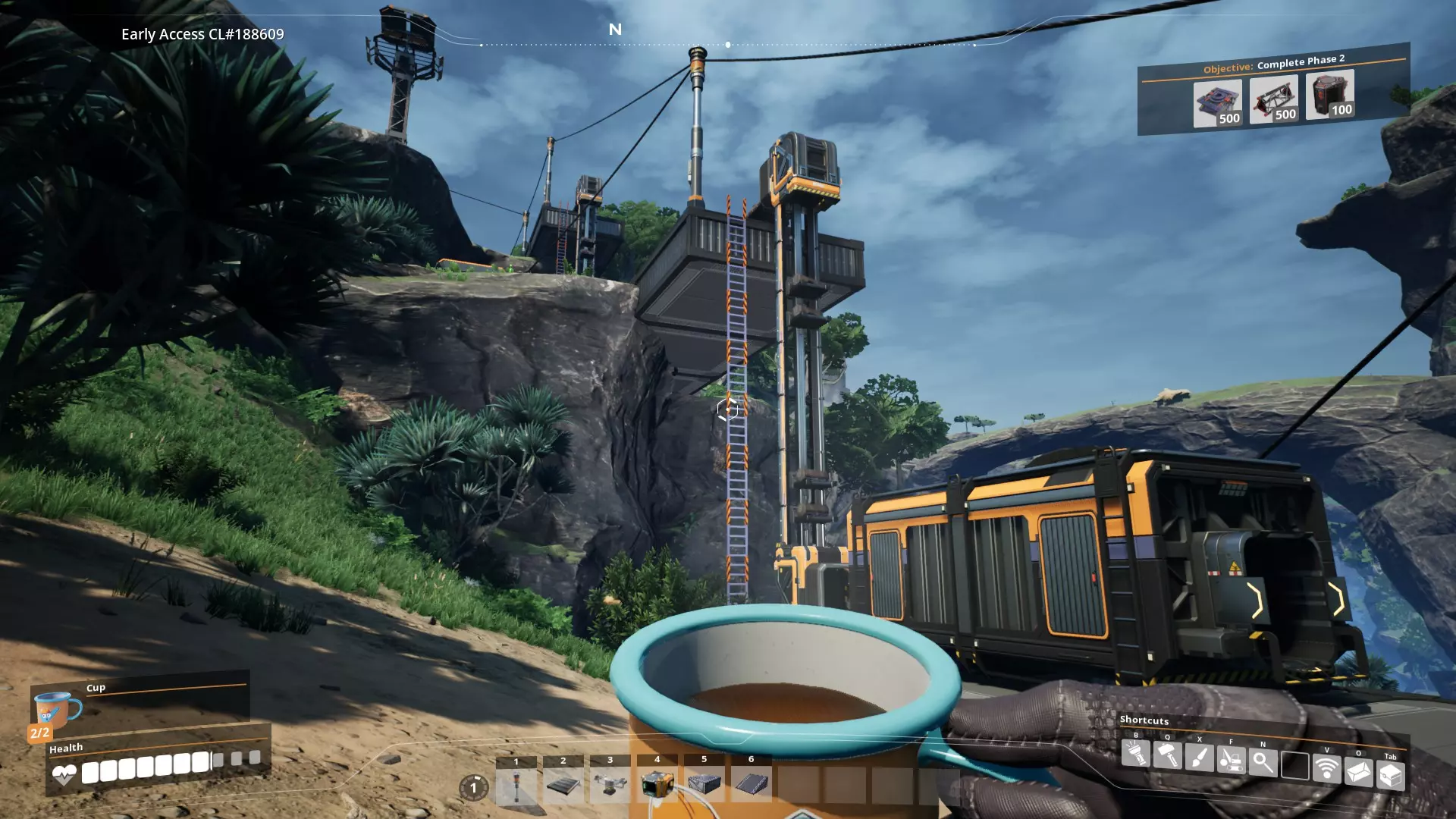This screenshot has width=1456, height=819.
Task: Open the wifi signal scanner shortcut
Action: coord(1326,769)
